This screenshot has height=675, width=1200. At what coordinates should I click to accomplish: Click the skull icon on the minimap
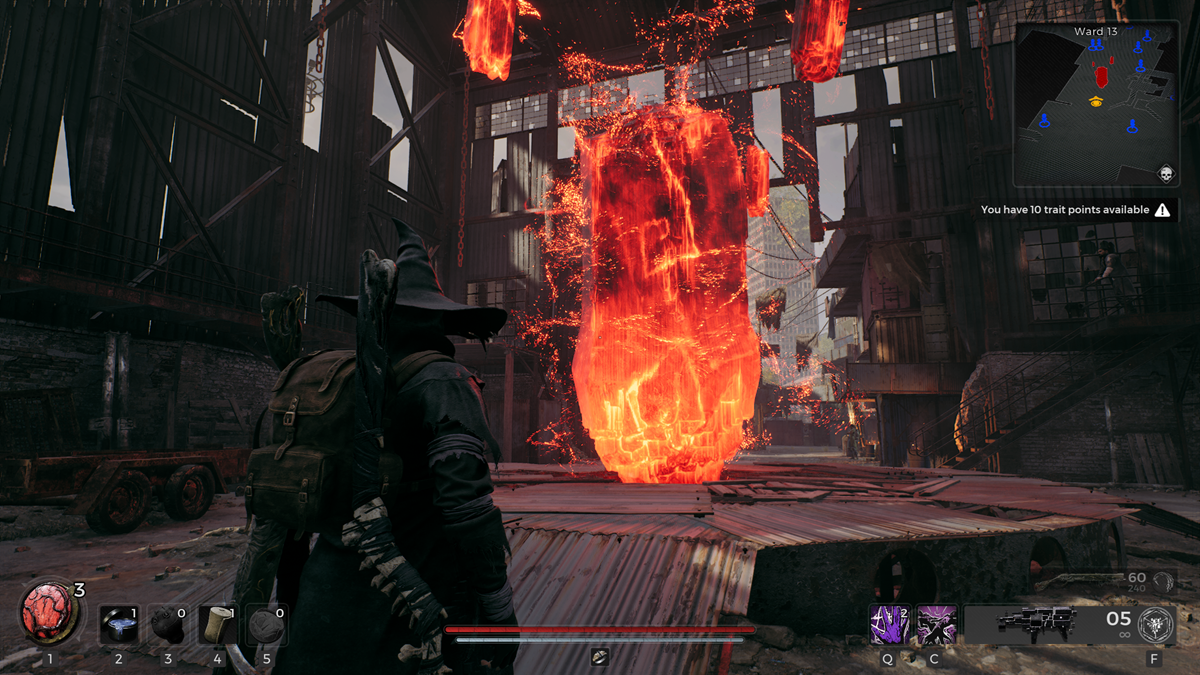click(x=1165, y=175)
